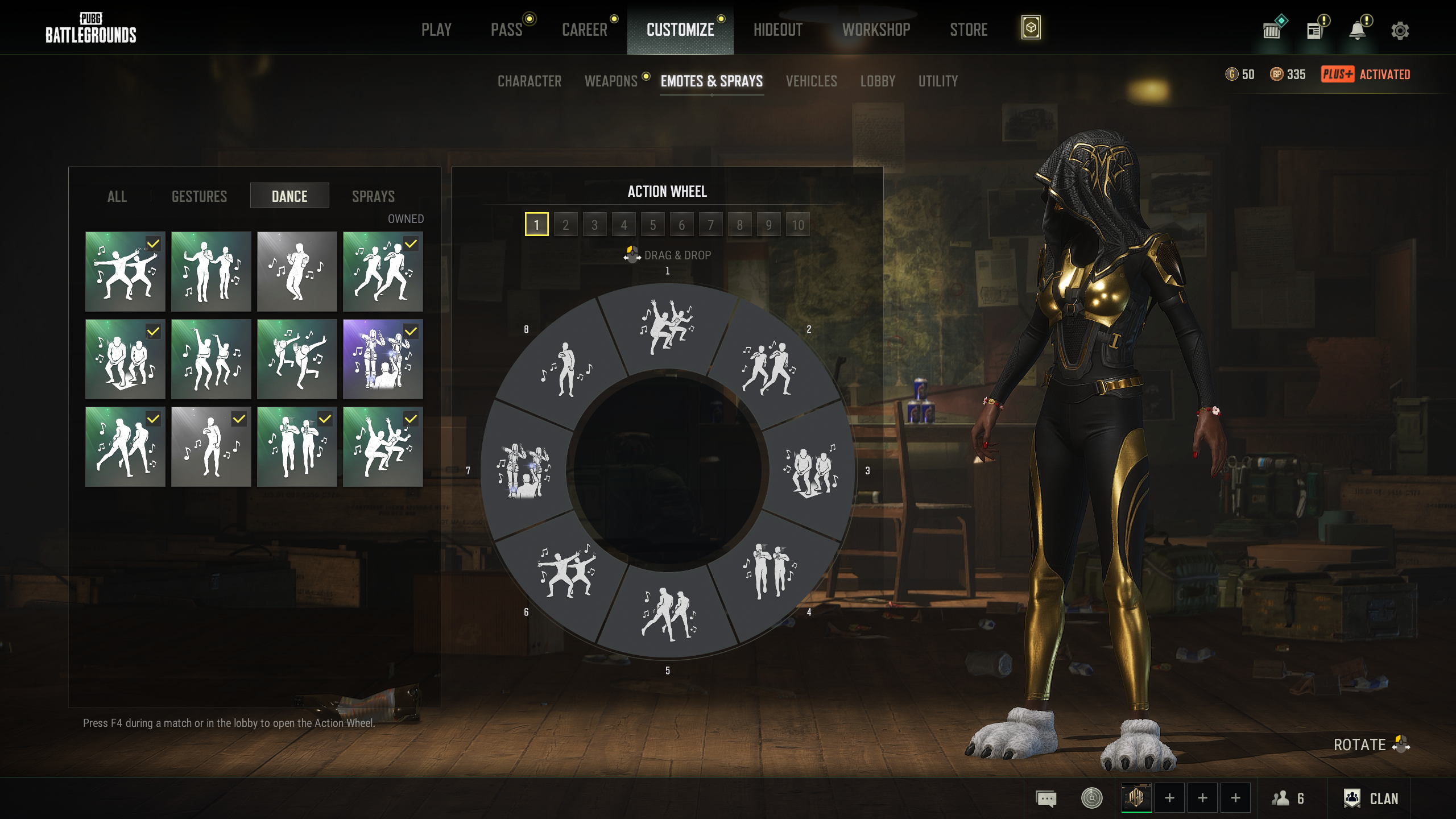Open the Clan panel
1456x819 pixels.
click(x=1371, y=799)
